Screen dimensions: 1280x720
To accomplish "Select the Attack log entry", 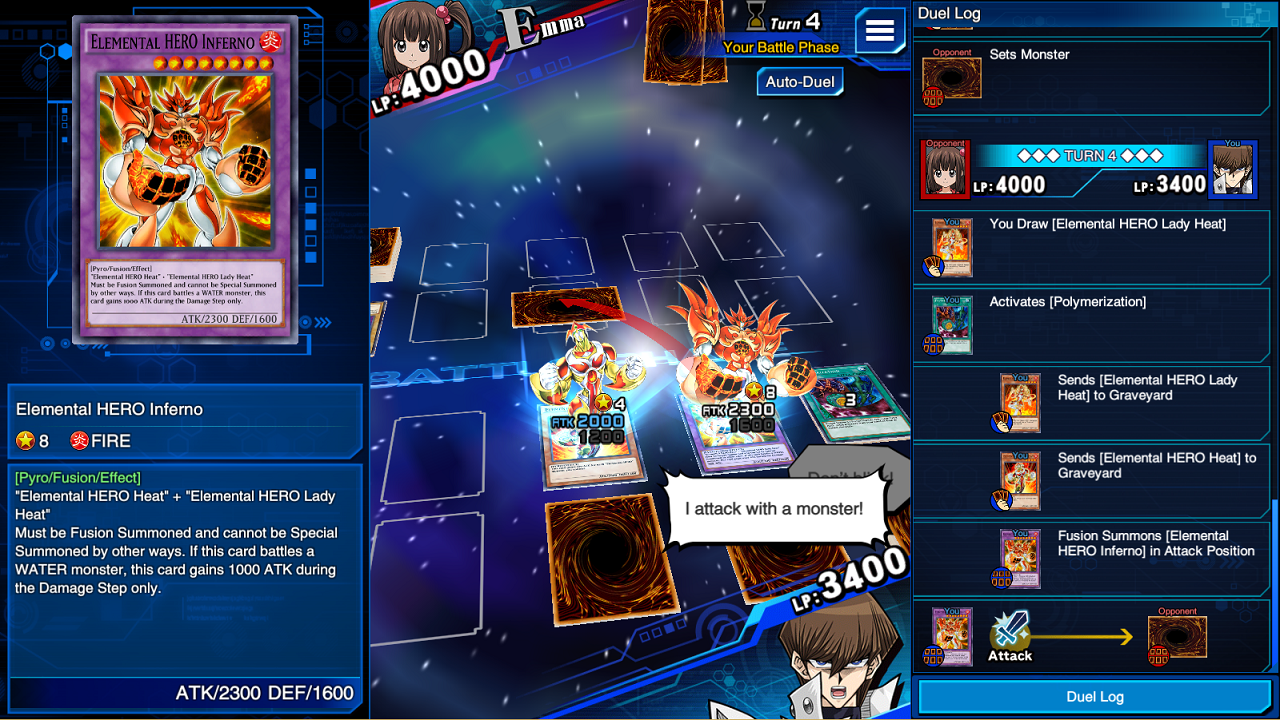I will [1092, 637].
